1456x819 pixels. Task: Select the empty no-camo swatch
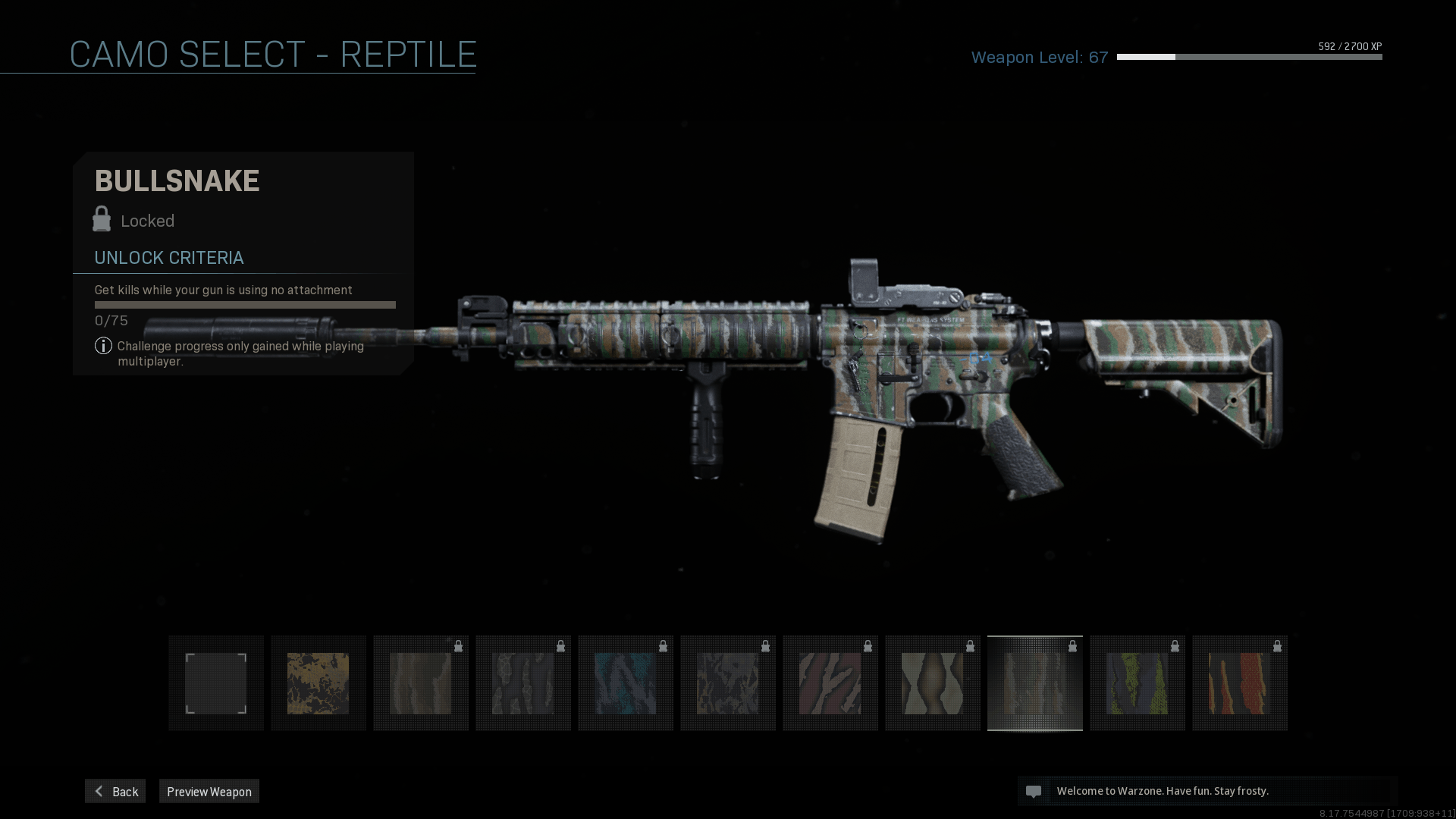pyautogui.click(x=216, y=683)
